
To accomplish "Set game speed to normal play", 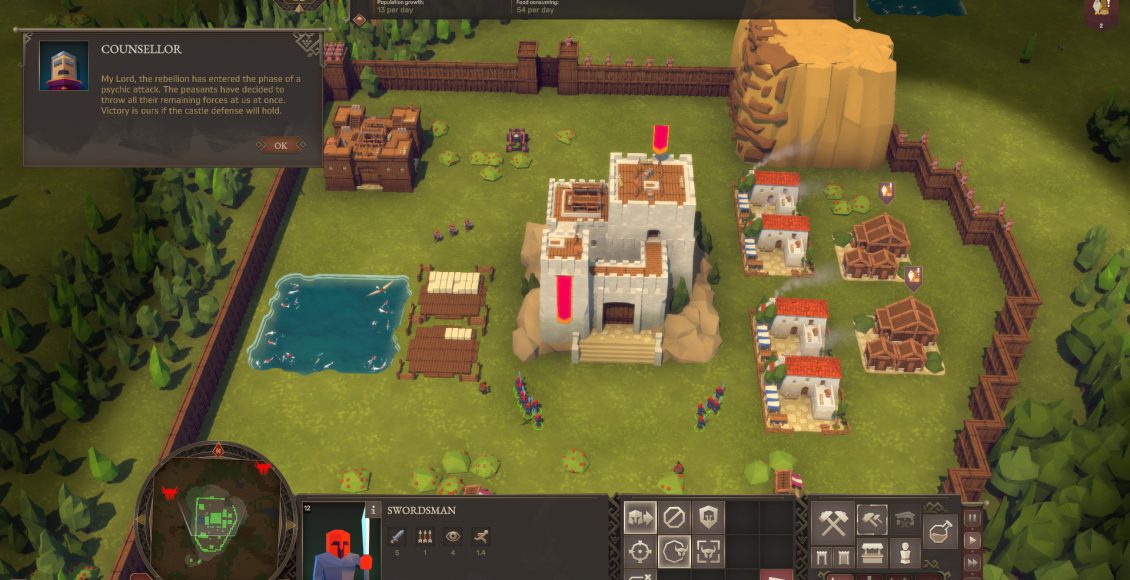I will point(970,539).
